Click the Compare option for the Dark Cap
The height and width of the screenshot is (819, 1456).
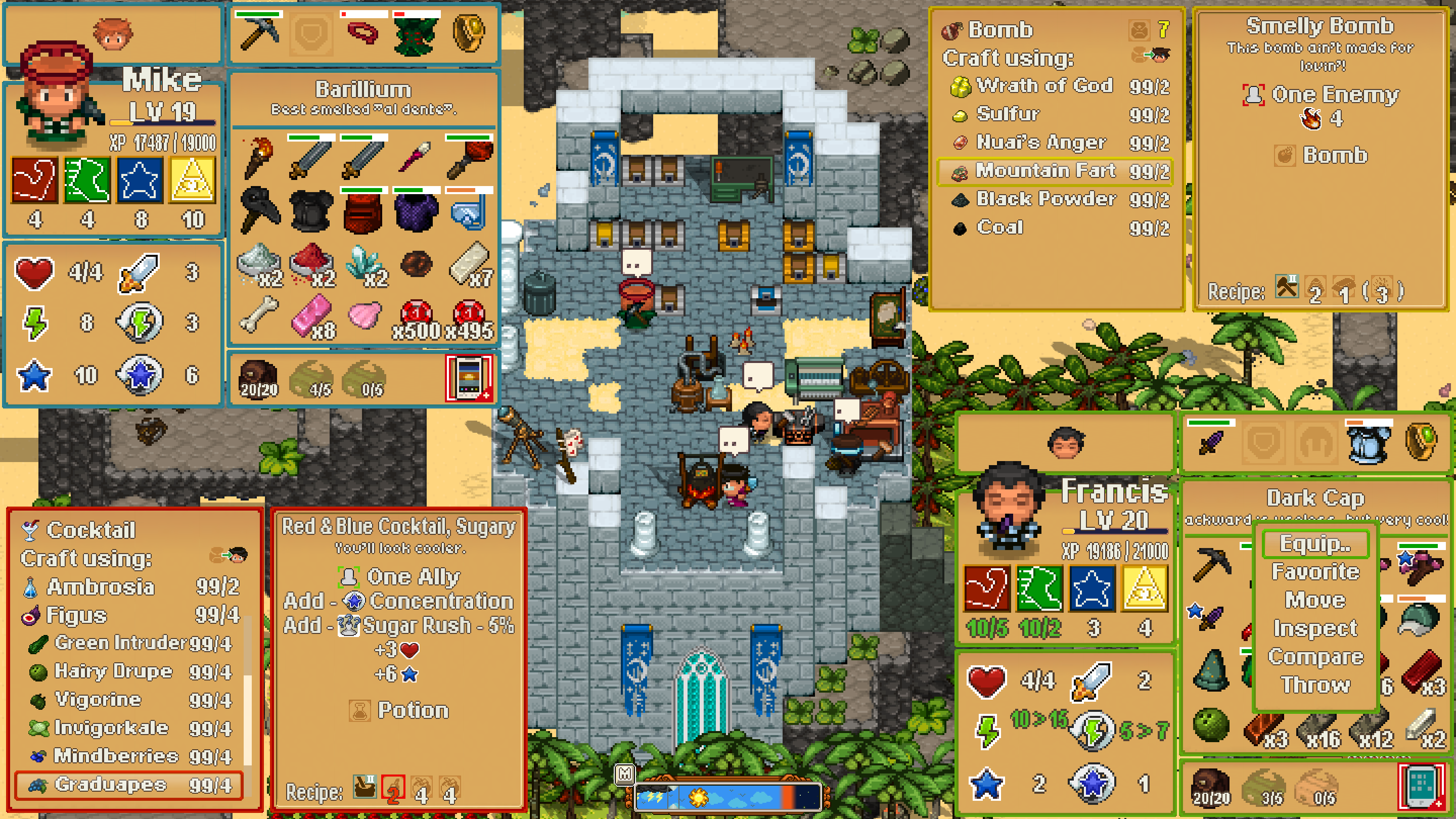[x=1316, y=656]
